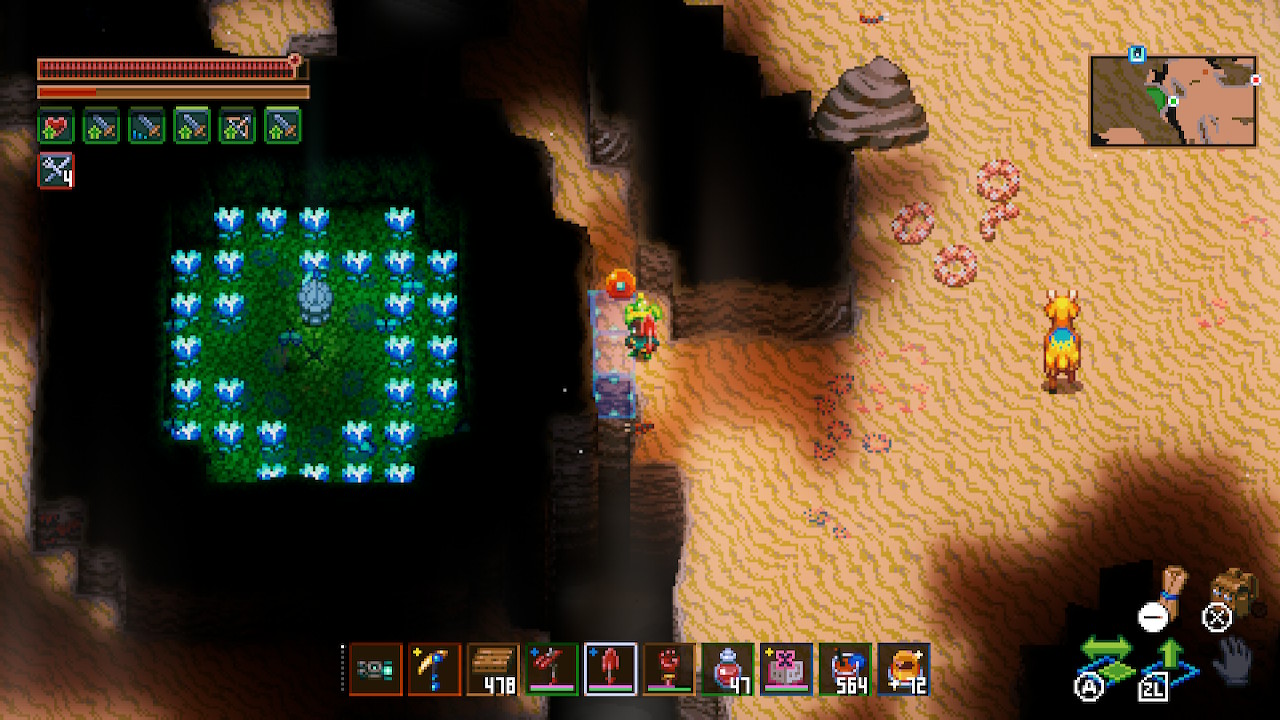1280x720 pixels.
Task: Choose the highlighted red shovel slot
Action: point(610,669)
